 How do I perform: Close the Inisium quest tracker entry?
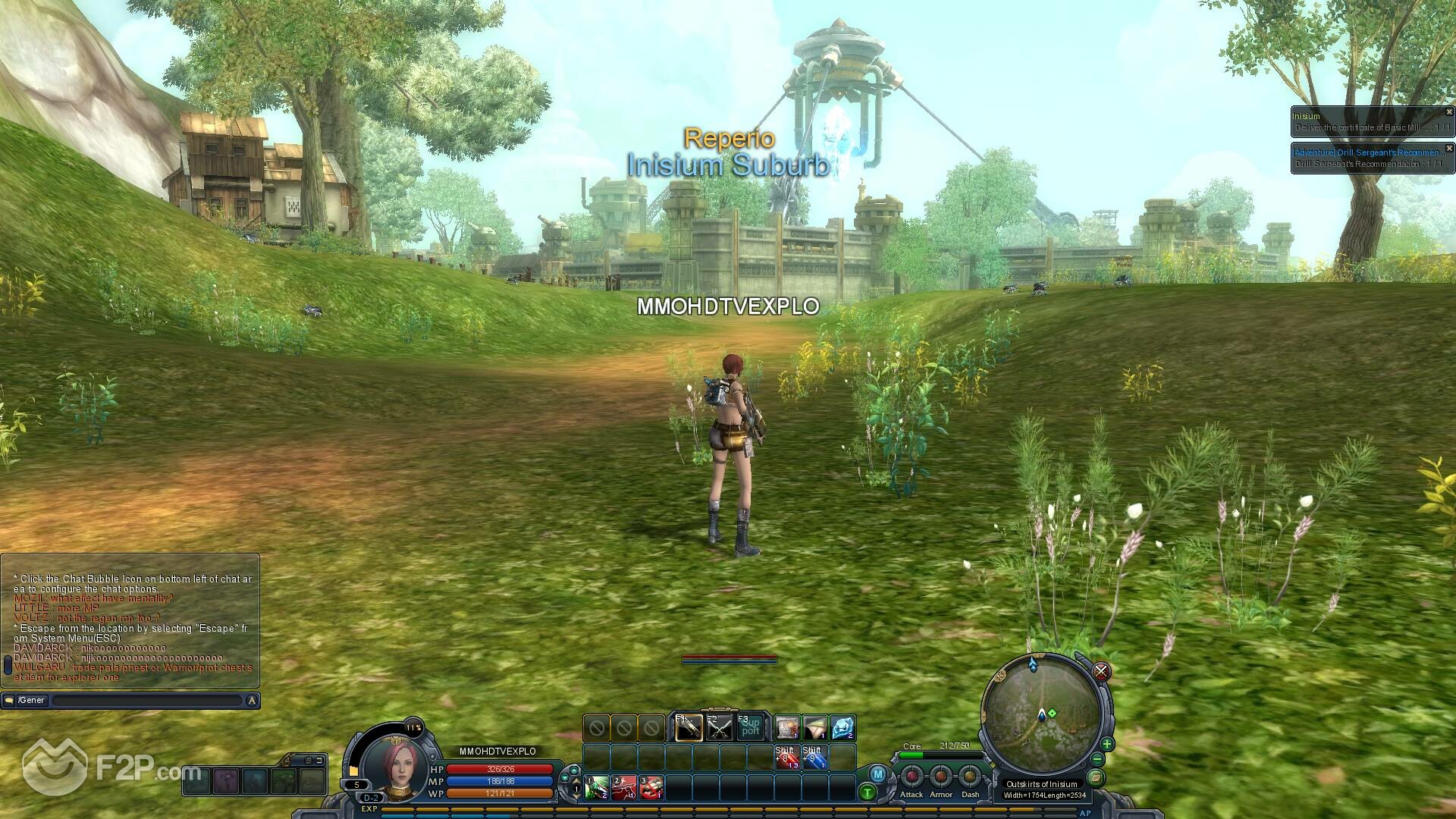pos(1449,112)
